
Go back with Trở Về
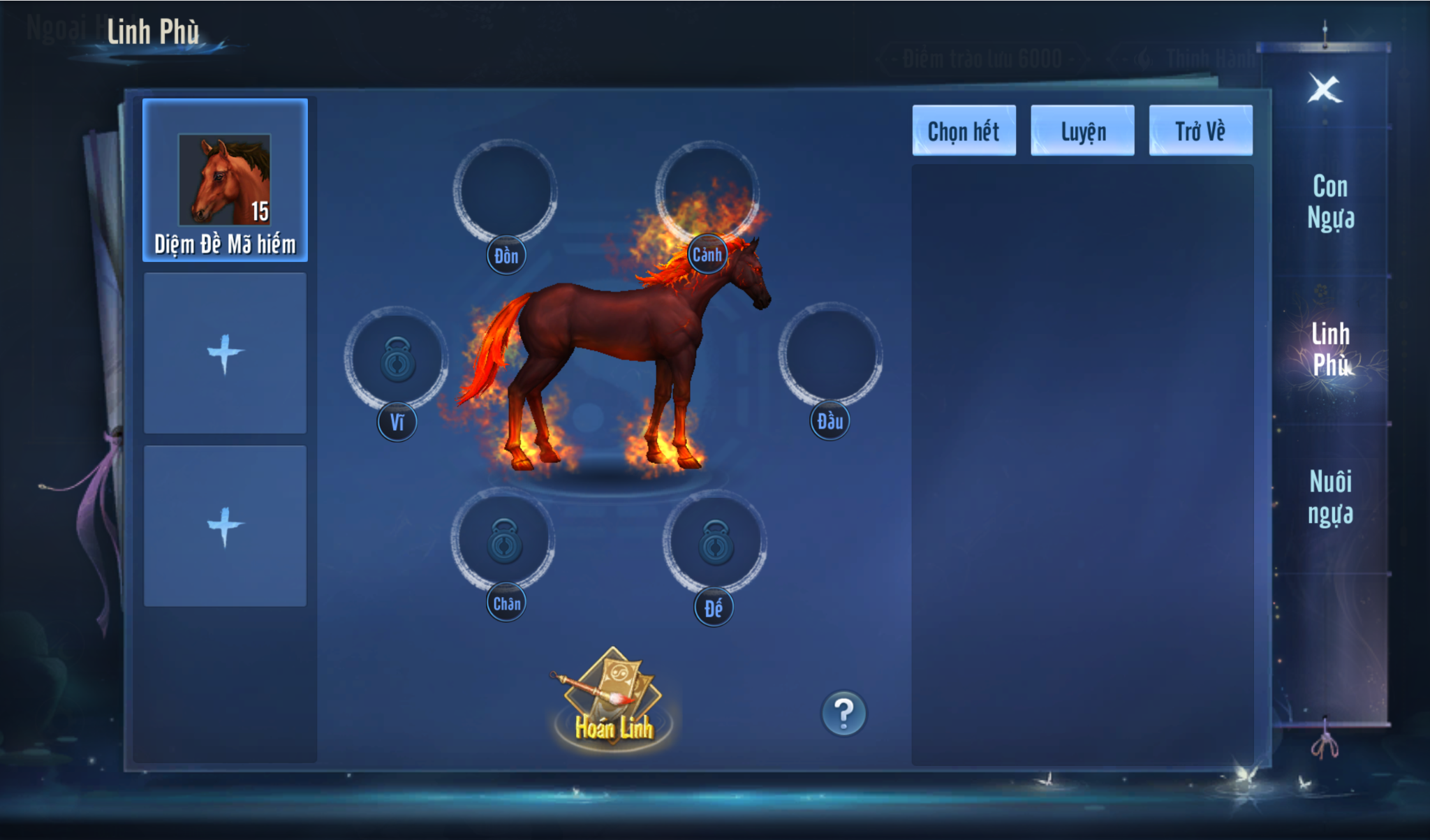click(1200, 131)
